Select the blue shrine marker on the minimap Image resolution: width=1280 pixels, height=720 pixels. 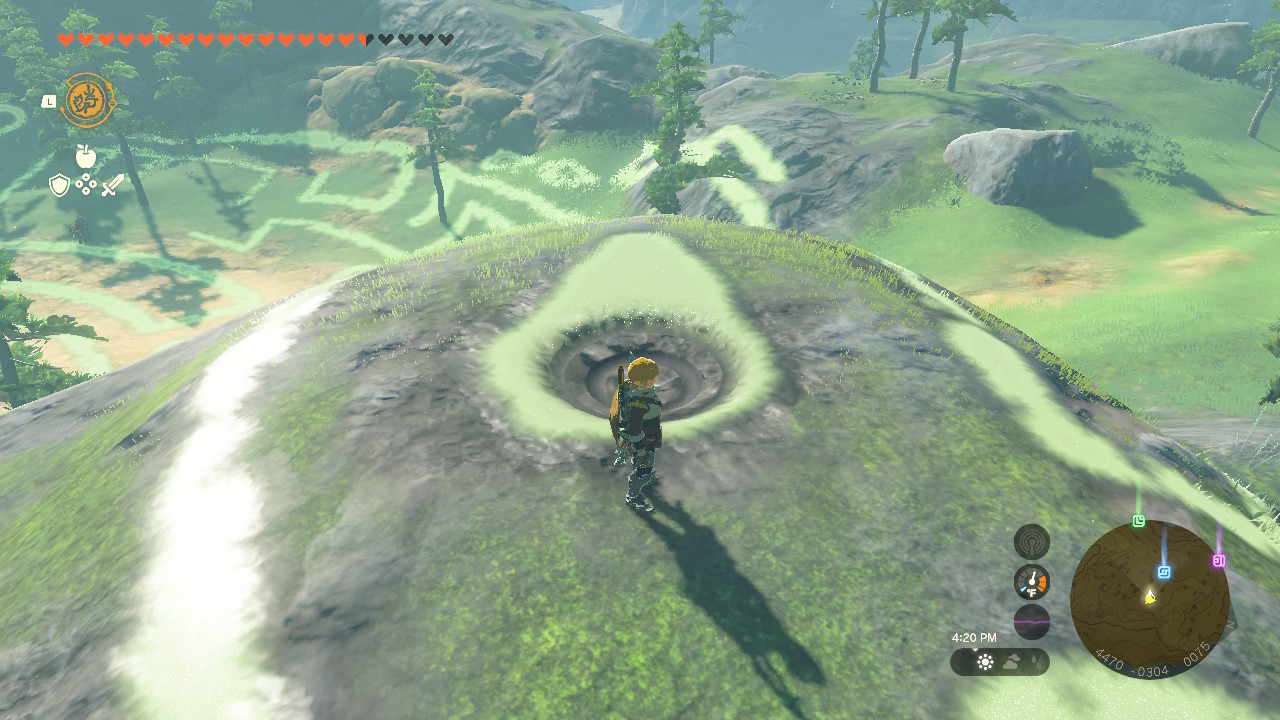coord(1164,571)
